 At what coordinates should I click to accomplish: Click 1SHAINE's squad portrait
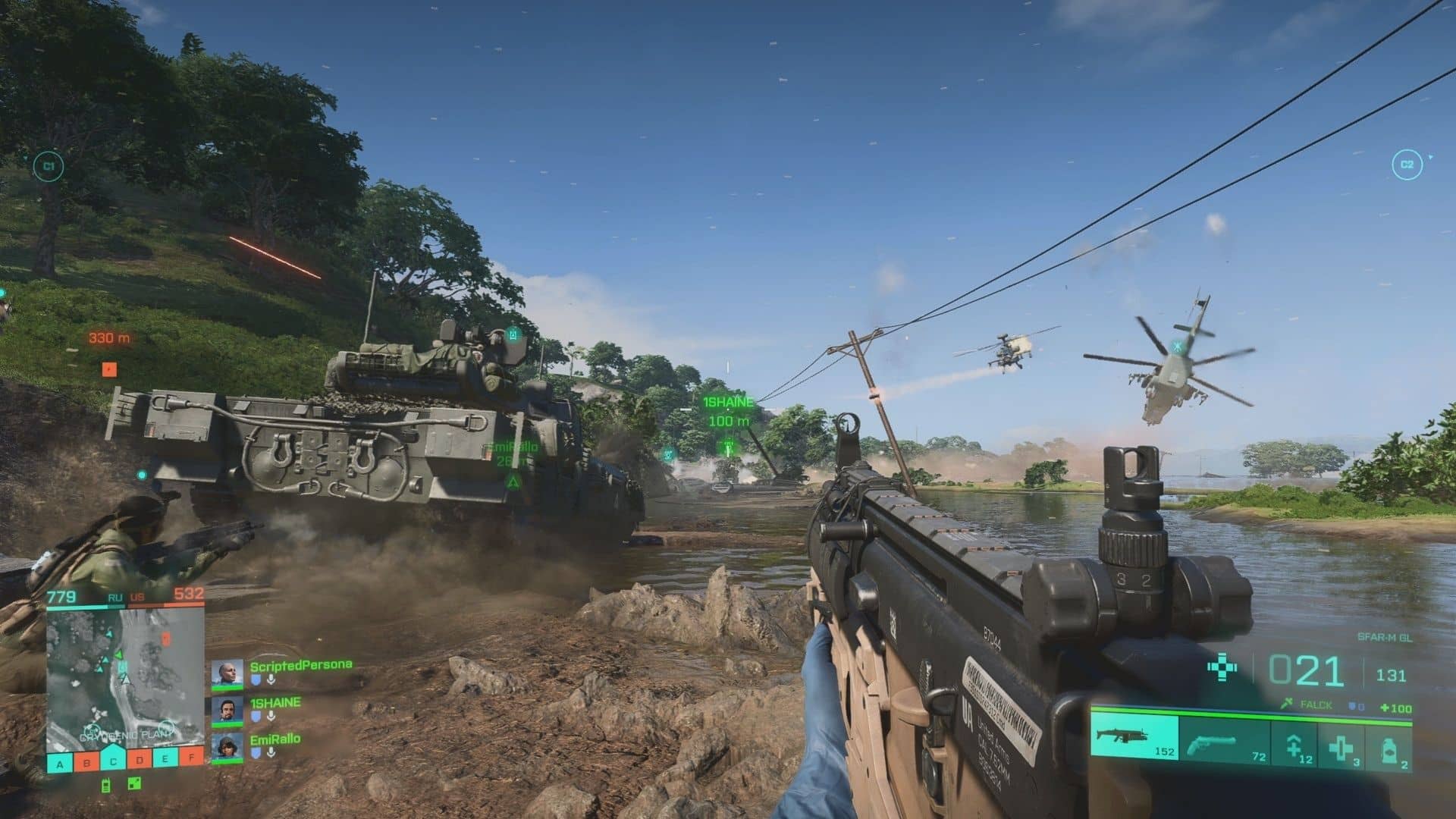(227, 711)
